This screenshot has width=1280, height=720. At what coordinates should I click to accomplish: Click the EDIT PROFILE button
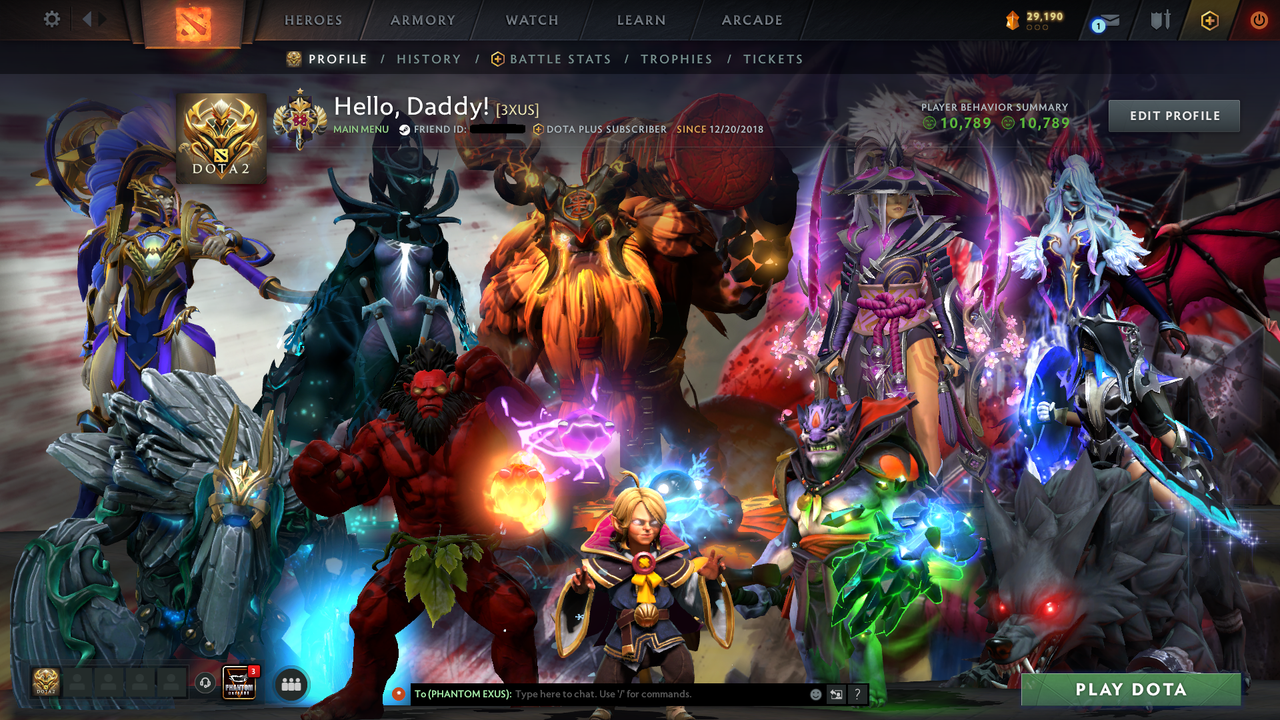(1173, 115)
